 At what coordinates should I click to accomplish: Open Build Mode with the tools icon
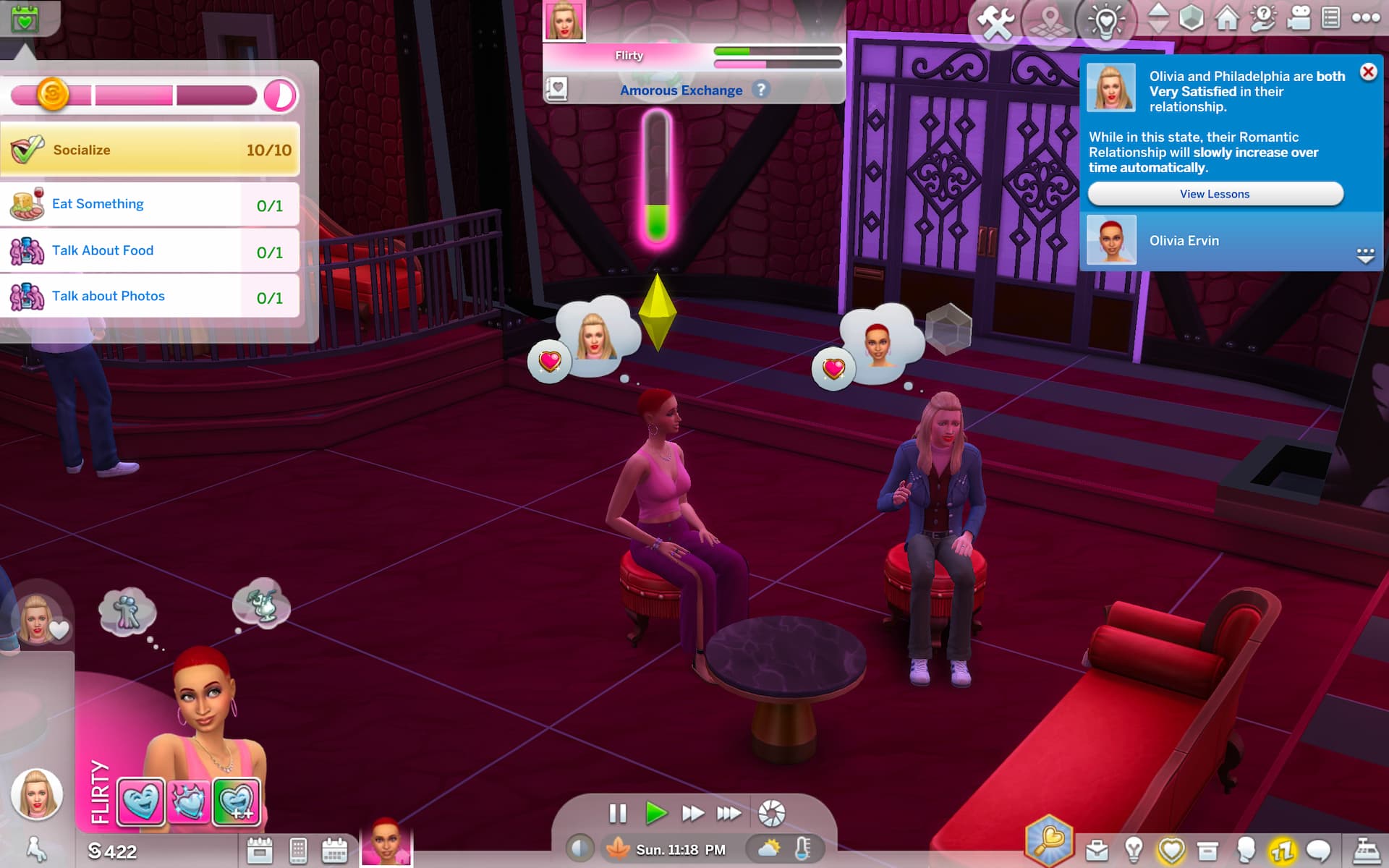pyautogui.click(x=996, y=22)
